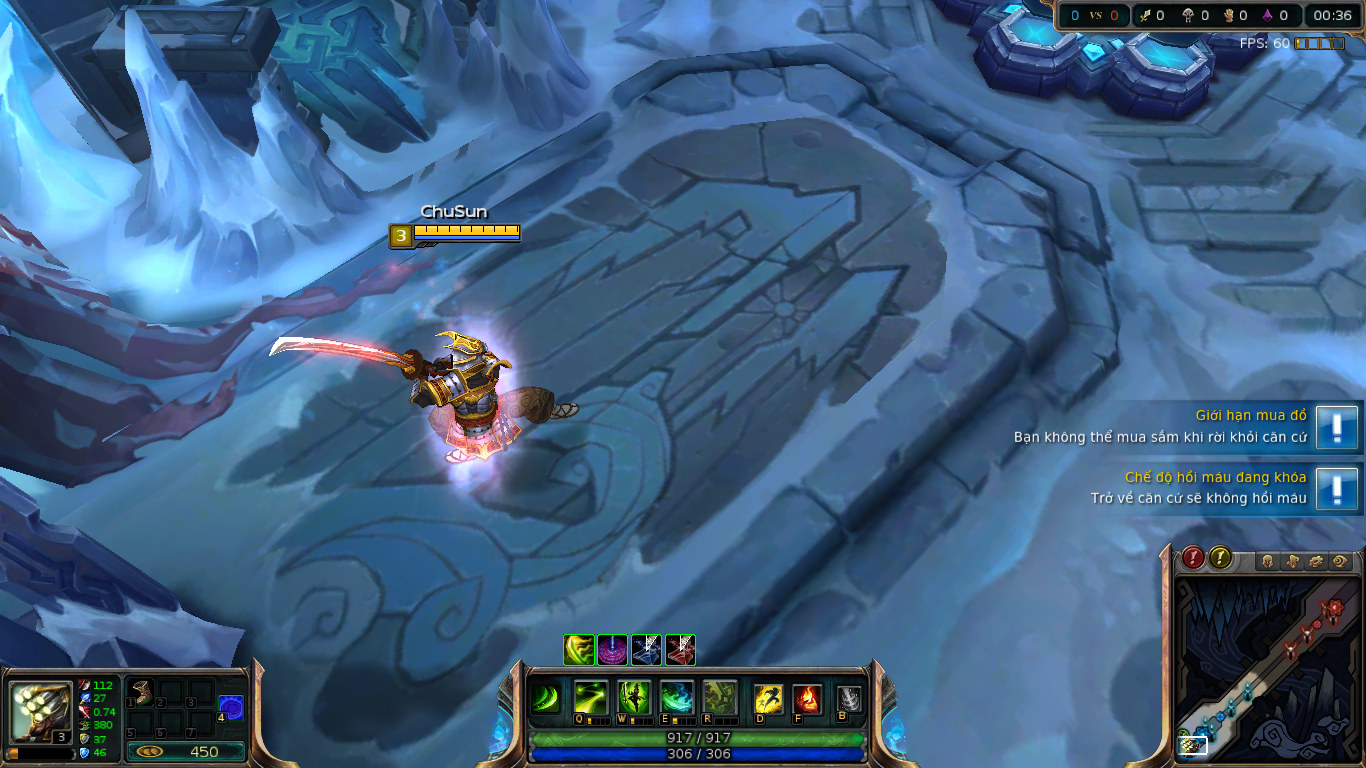Screen dimensions: 1366x768
Task: Click the blue 306/306 mana bar
Action: click(x=701, y=754)
